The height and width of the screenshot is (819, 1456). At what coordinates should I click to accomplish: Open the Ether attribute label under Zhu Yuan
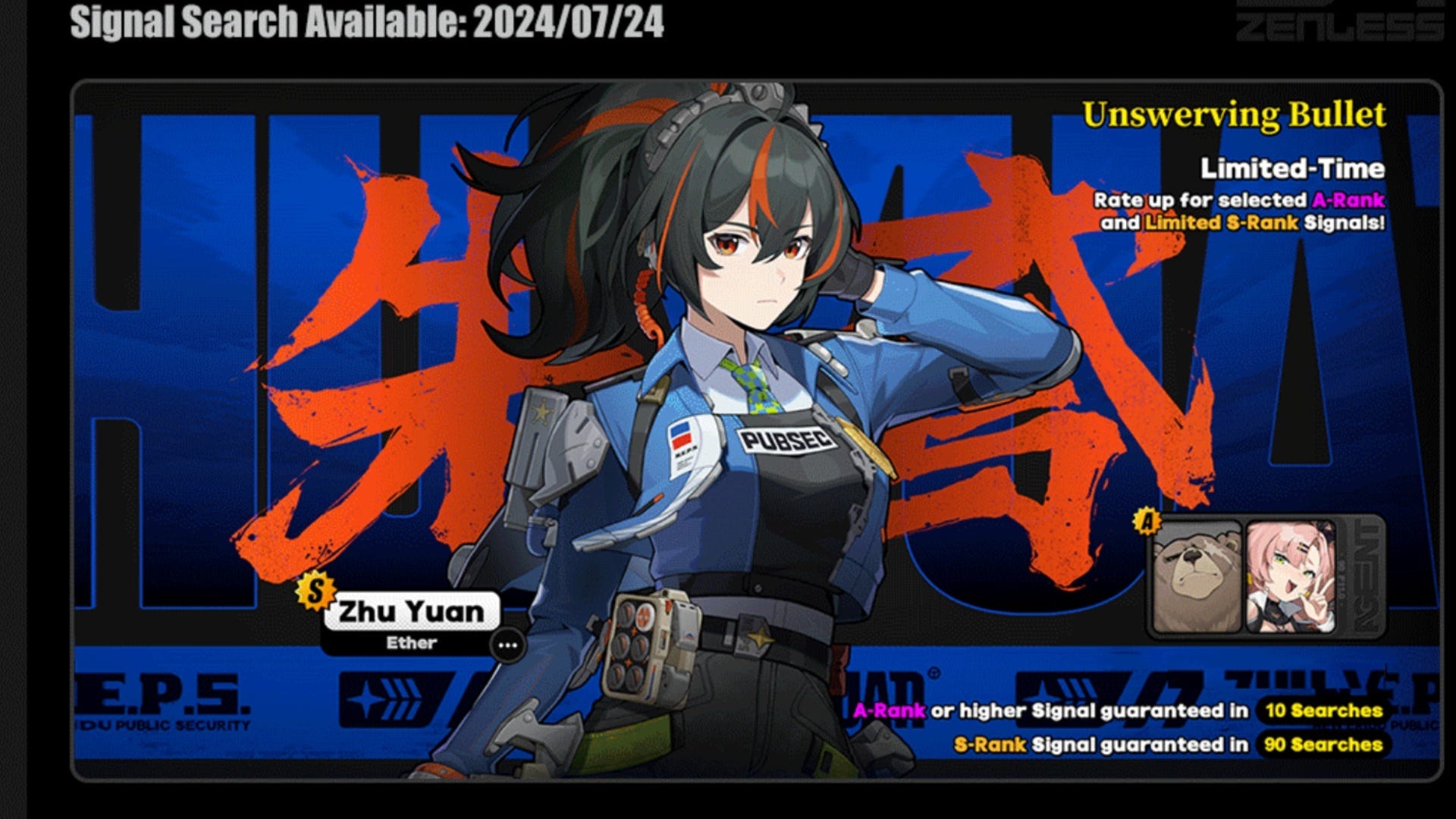(x=413, y=643)
